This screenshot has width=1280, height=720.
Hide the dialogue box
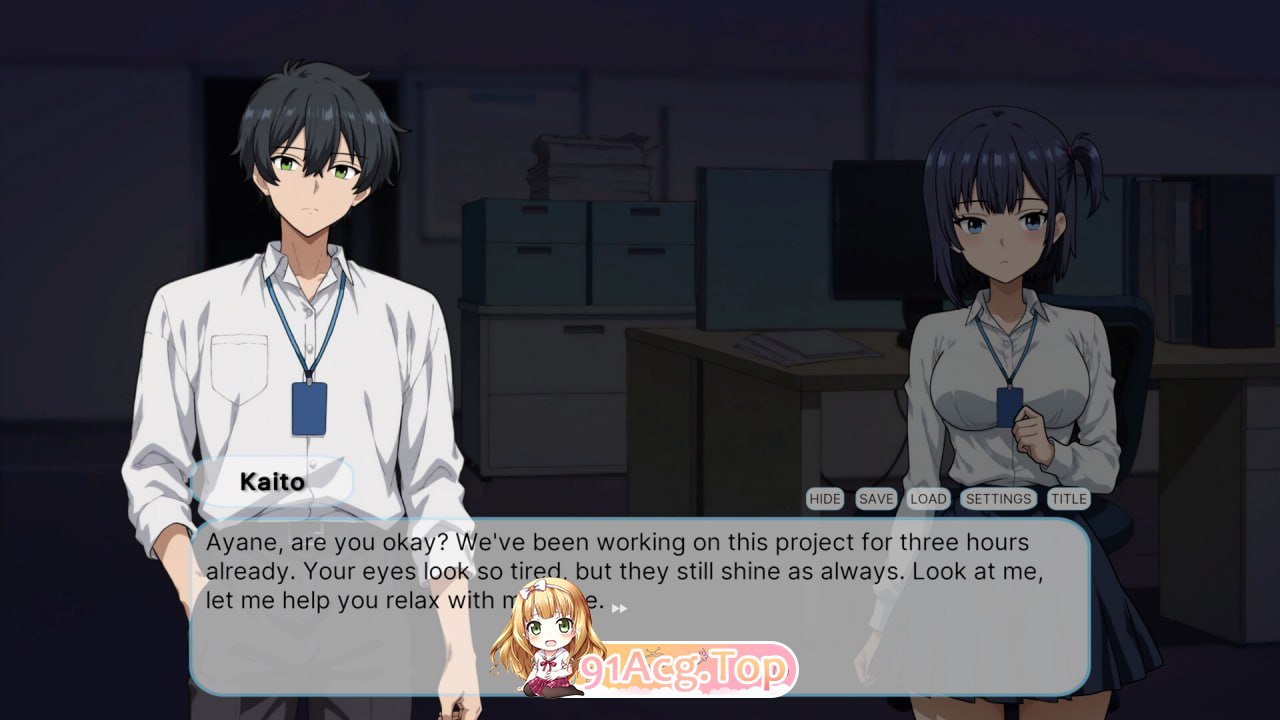tap(824, 498)
